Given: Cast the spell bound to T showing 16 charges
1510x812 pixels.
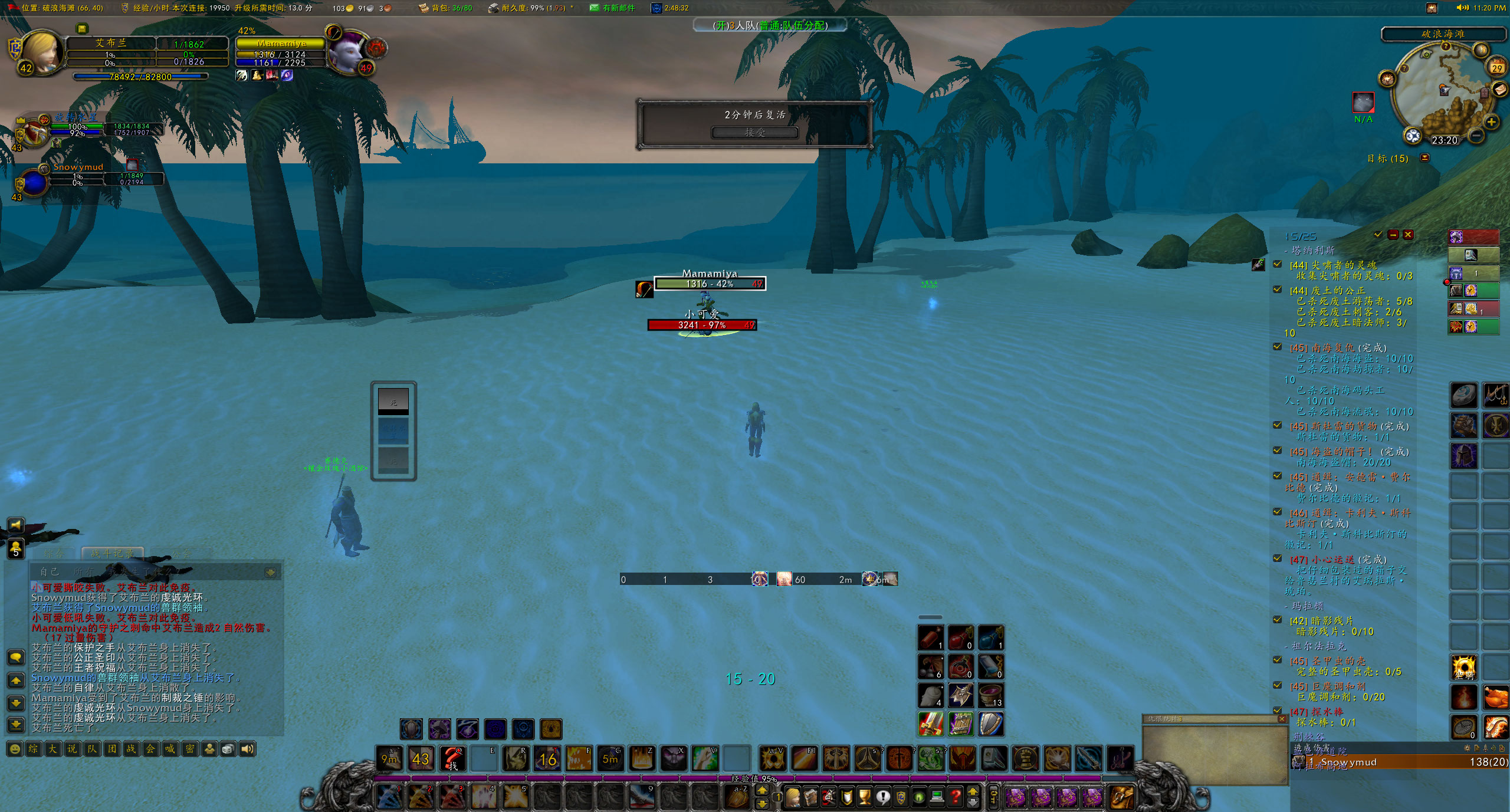Looking at the screenshot, I should point(547,759).
